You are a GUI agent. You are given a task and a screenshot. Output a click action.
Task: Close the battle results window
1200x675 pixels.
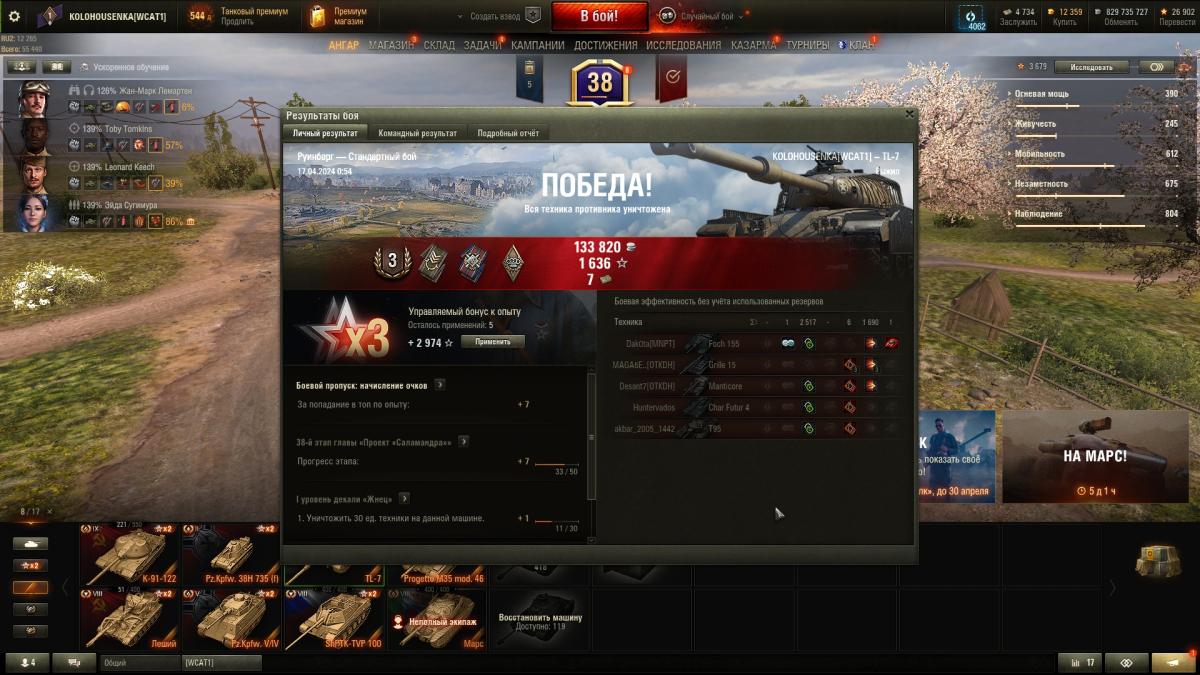tap(908, 114)
